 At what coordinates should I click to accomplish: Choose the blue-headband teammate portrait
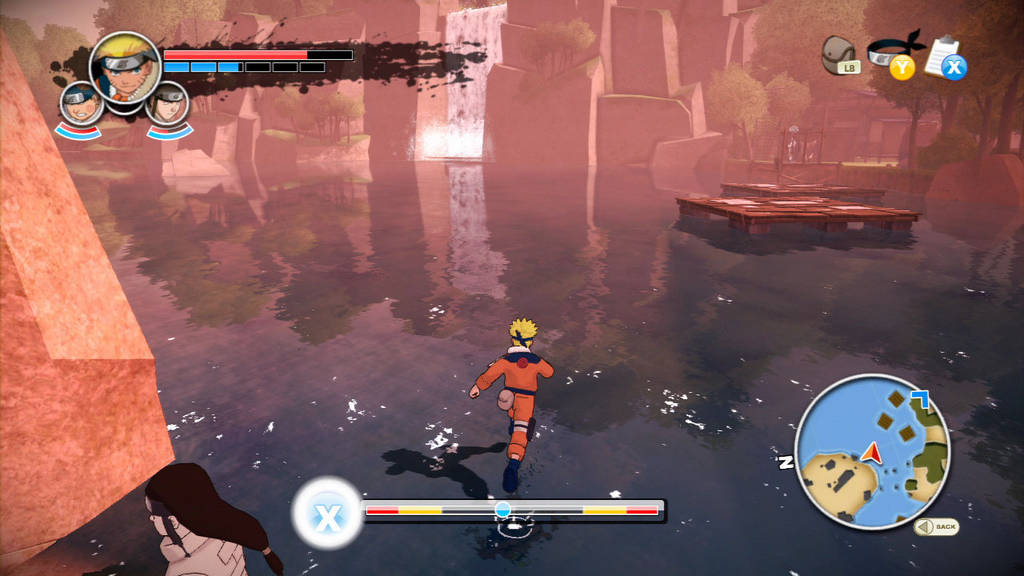tap(81, 103)
